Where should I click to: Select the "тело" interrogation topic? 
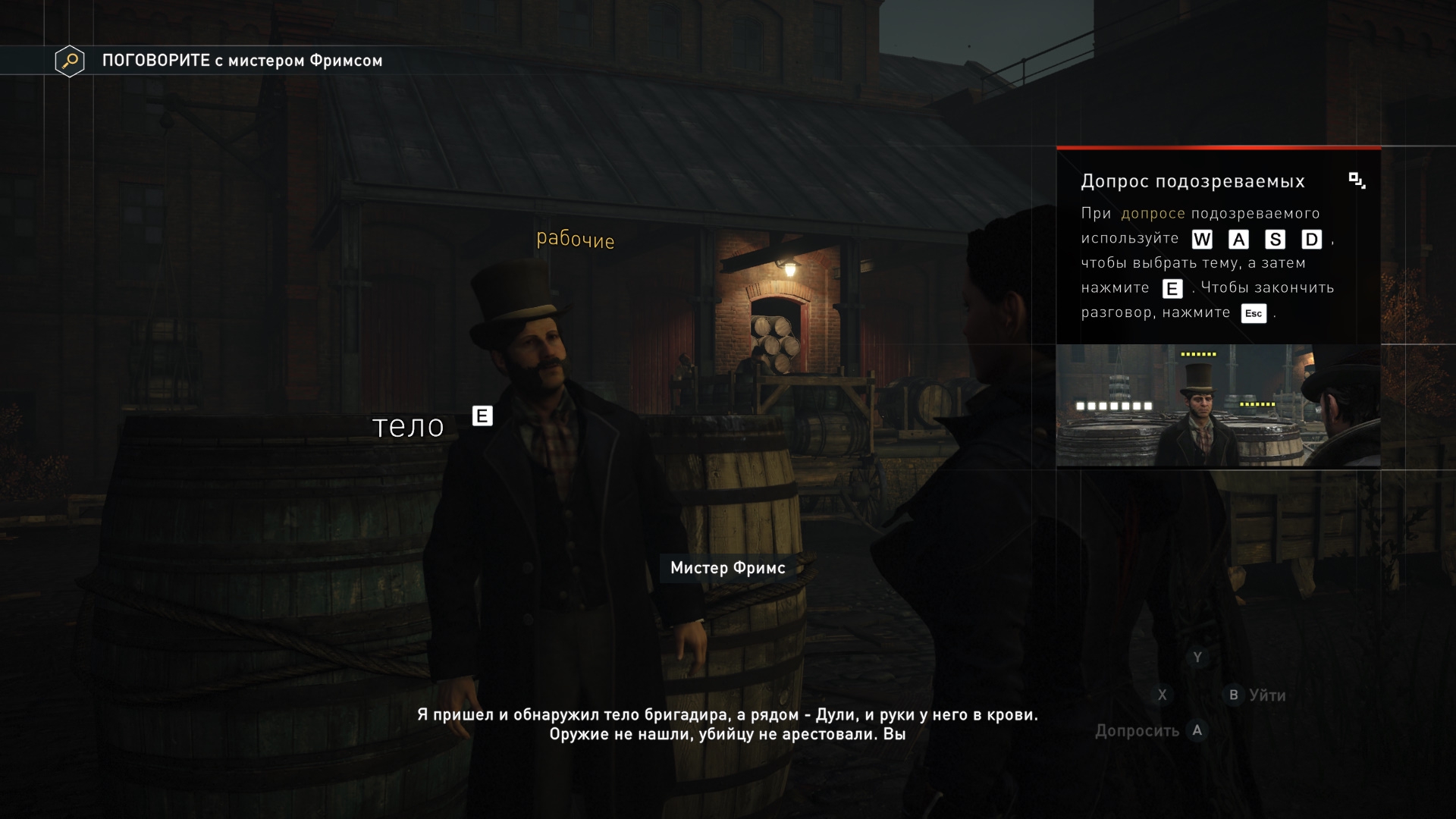[408, 426]
